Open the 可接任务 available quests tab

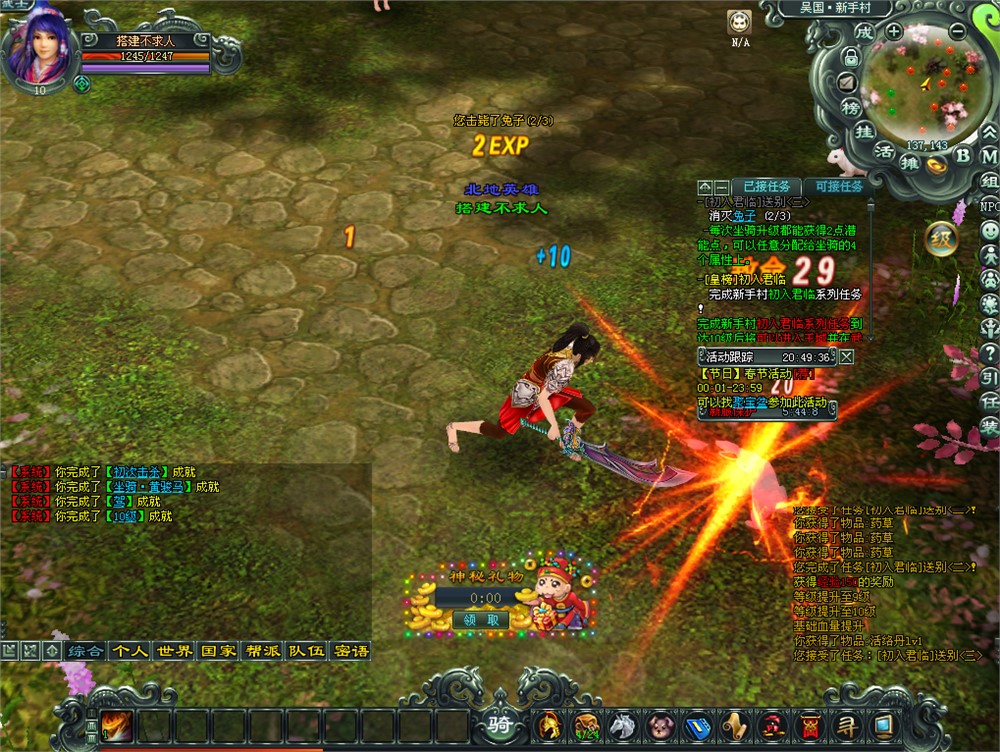click(x=838, y=186)
